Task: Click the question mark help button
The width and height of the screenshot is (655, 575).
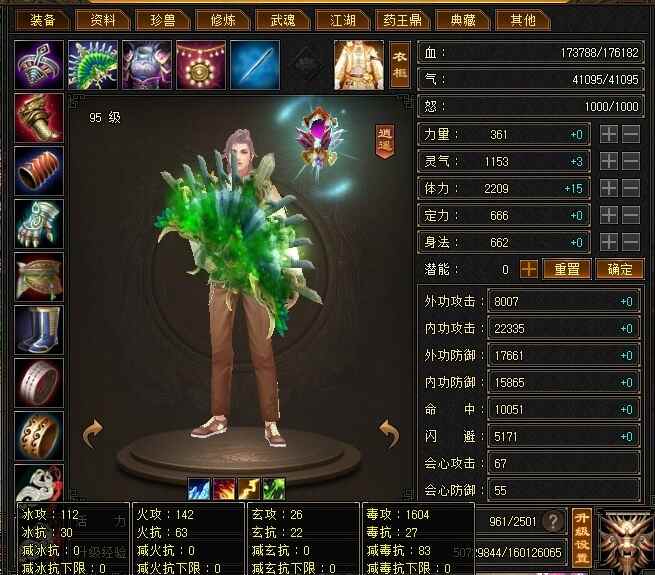Action: pyautogui.click(x=549, y=522)
